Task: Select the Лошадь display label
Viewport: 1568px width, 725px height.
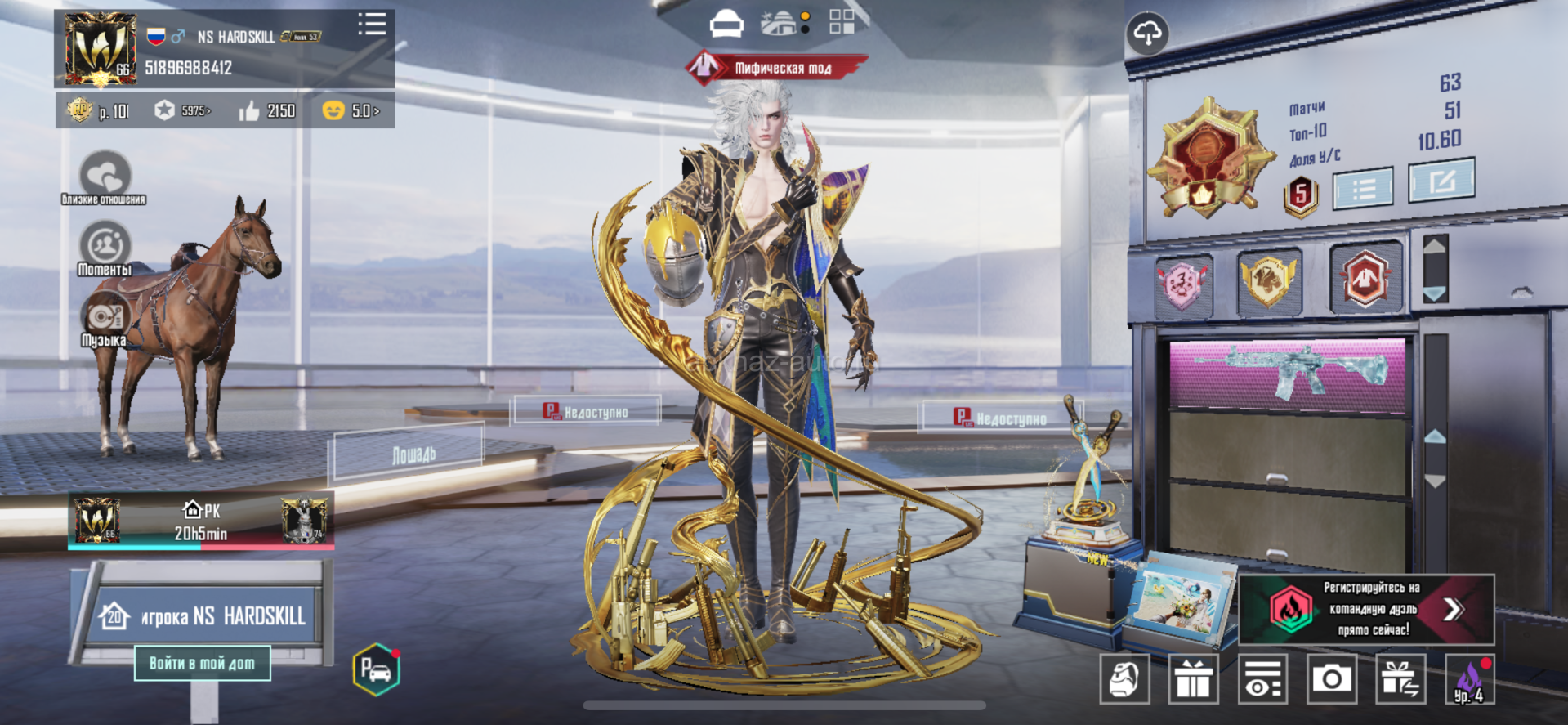Action: click(x=413, y=454)
